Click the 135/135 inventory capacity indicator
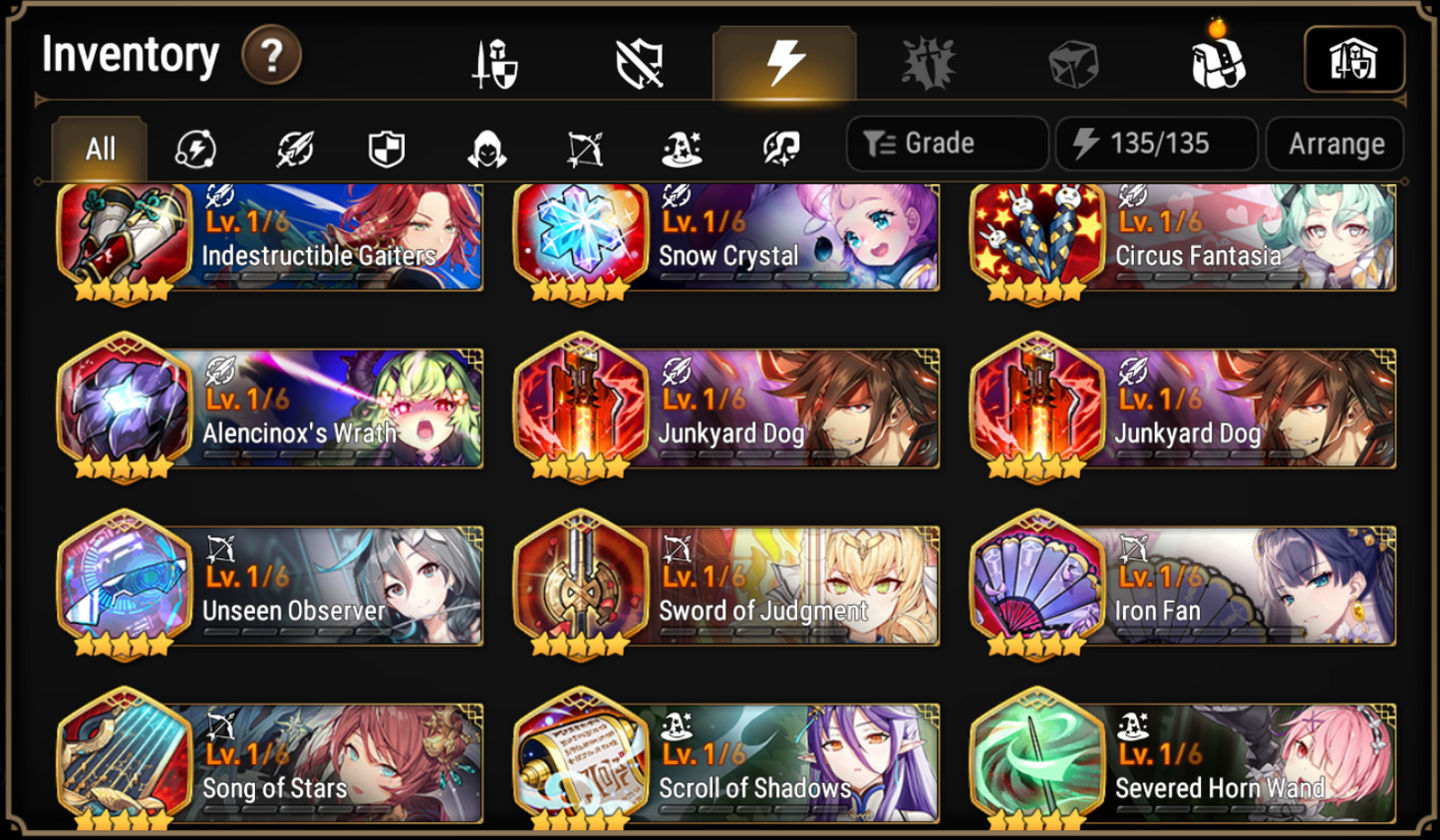1440x840 pixels. [x=1155, y=143]
